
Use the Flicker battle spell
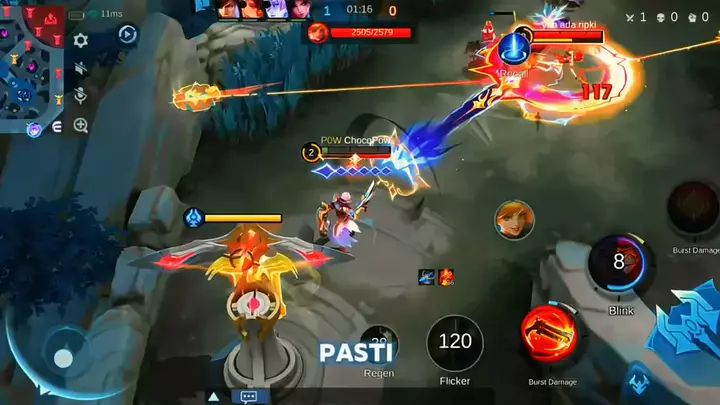(455, 343)
